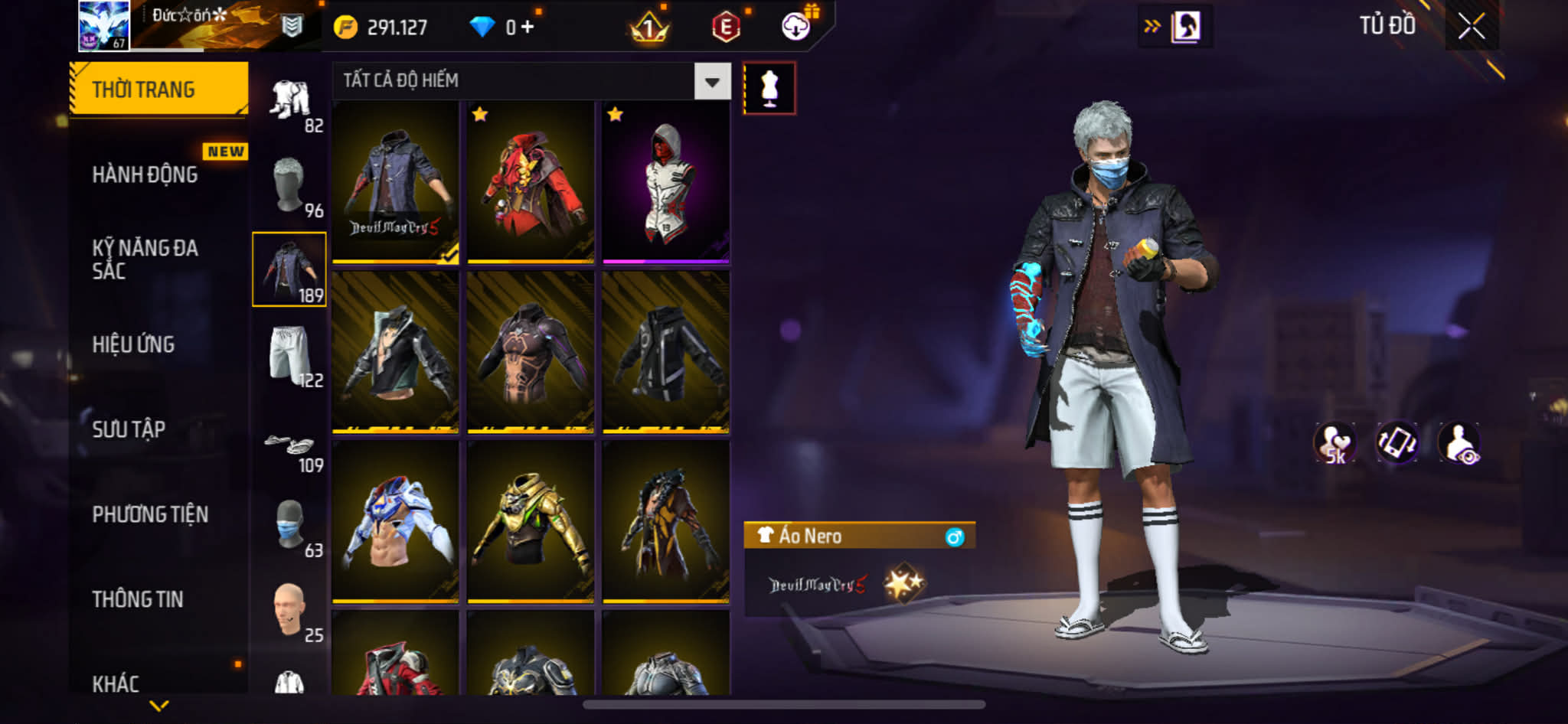Viewport: 1568px width, 724px height.
Task: Open the Tất Cả Độ Hiếm rarity dropdown
Action: point(712,81)
